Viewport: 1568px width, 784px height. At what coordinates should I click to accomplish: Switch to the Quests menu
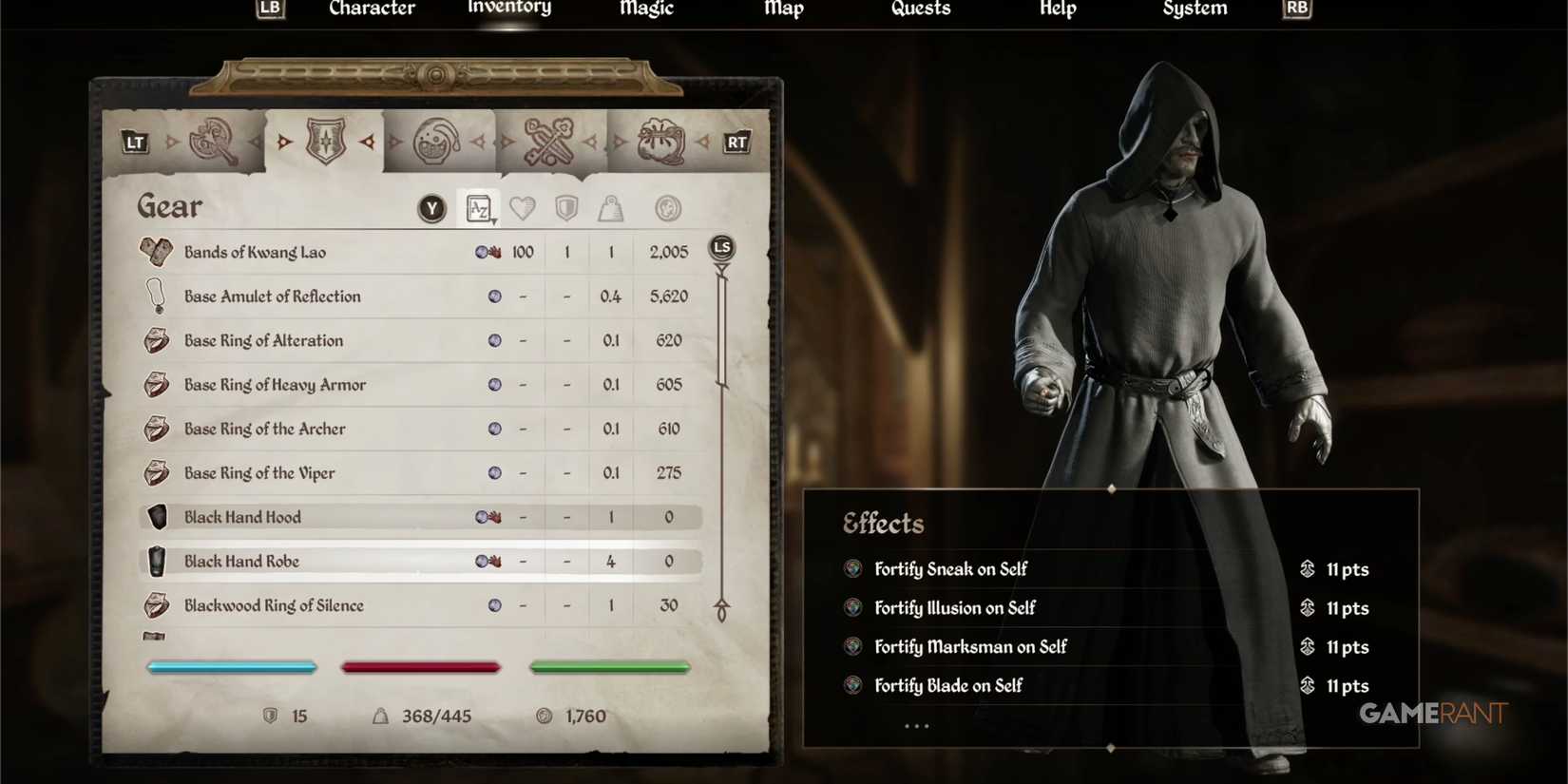(x=920, y=10)
